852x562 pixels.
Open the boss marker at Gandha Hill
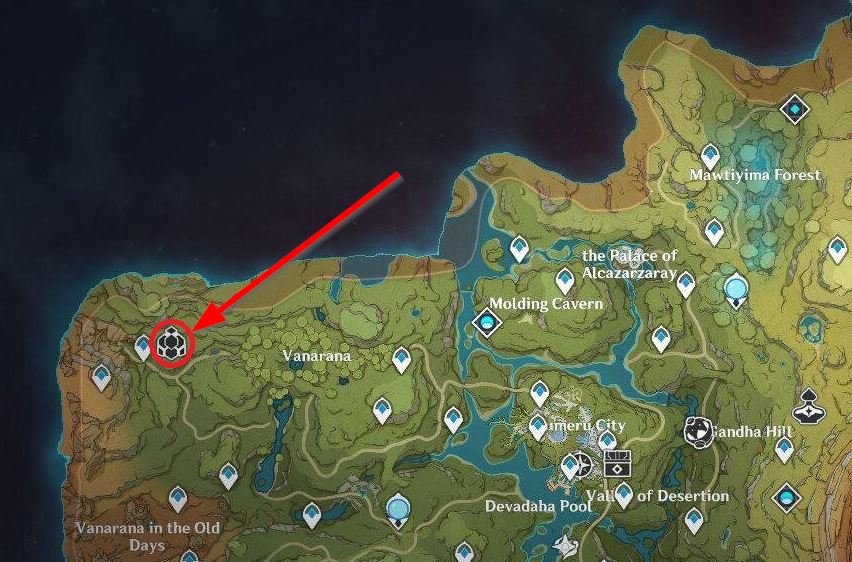coord(698,432)
